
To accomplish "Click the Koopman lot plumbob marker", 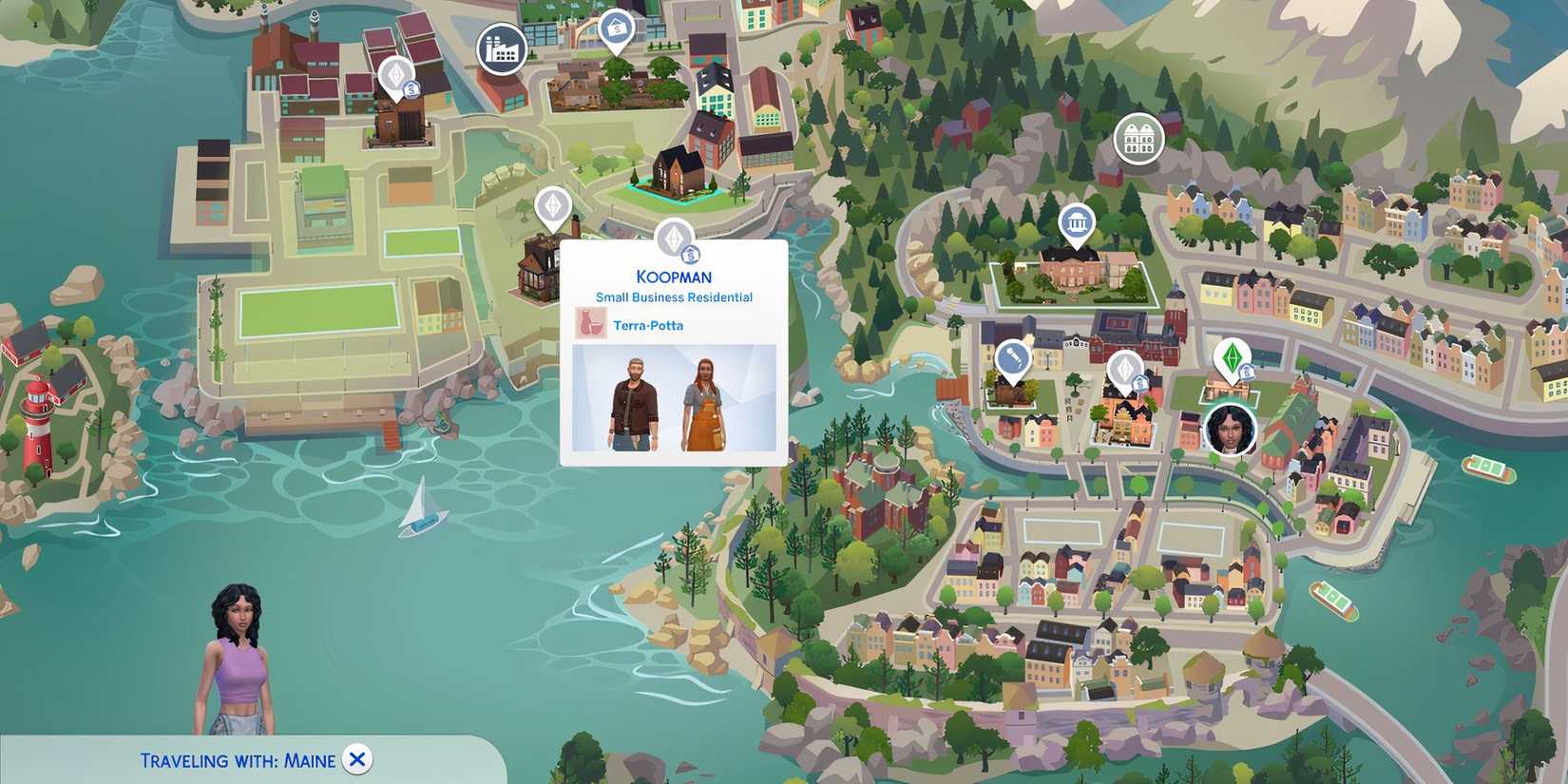I will click(676, 235).
